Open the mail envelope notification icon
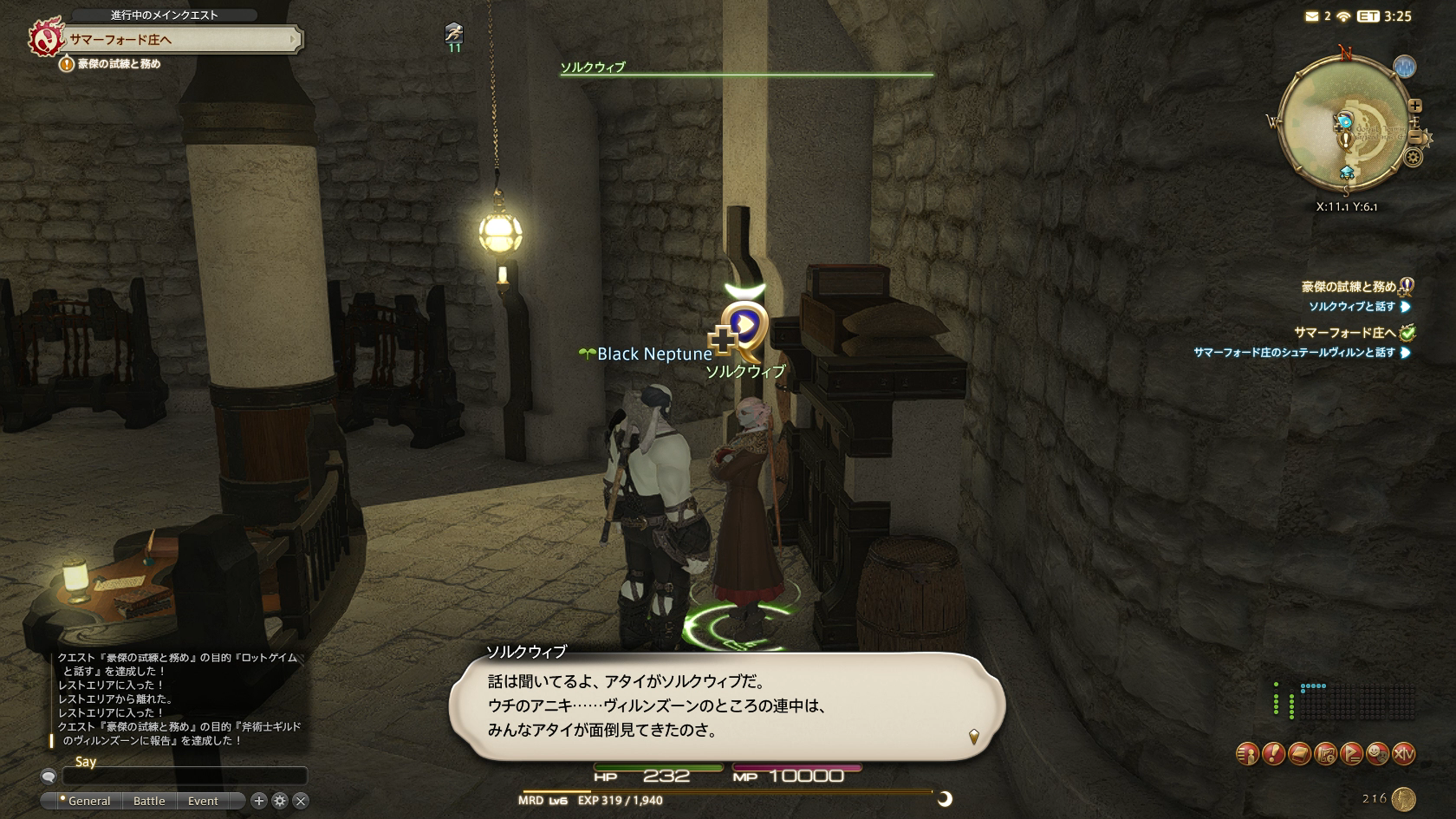This screenshot has width=1456, height=819. tap(1311, 16)
